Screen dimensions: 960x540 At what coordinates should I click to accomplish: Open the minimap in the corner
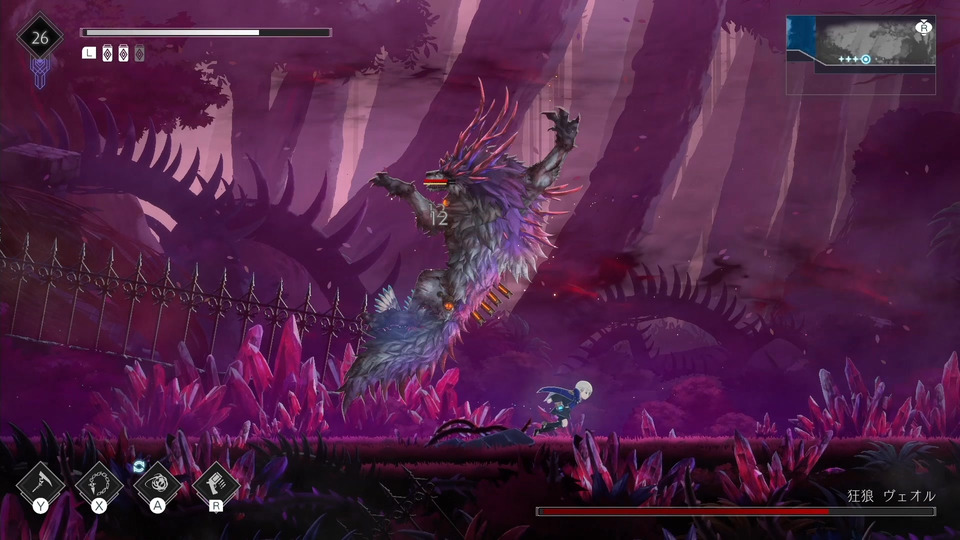861,54
